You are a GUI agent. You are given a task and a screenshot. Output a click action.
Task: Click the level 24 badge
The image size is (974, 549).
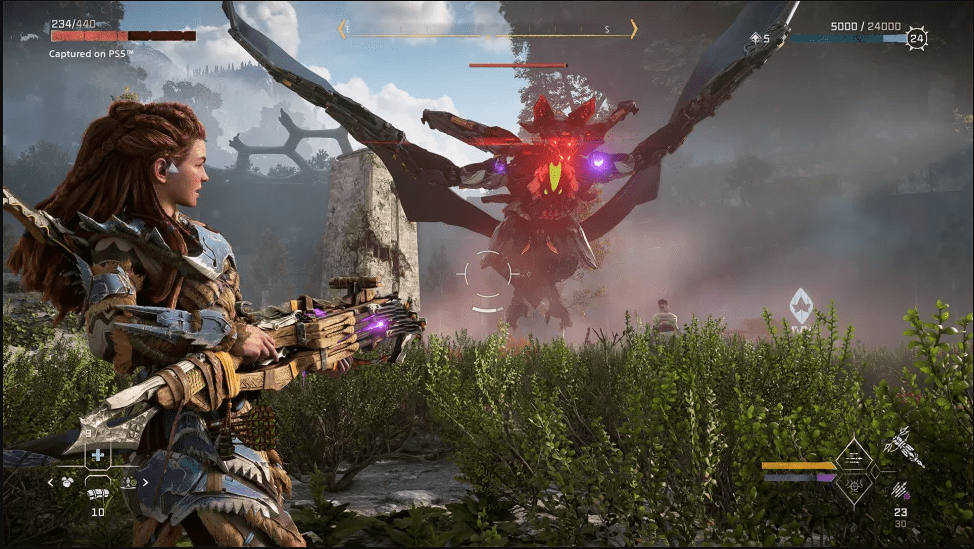tap(917, 39)
